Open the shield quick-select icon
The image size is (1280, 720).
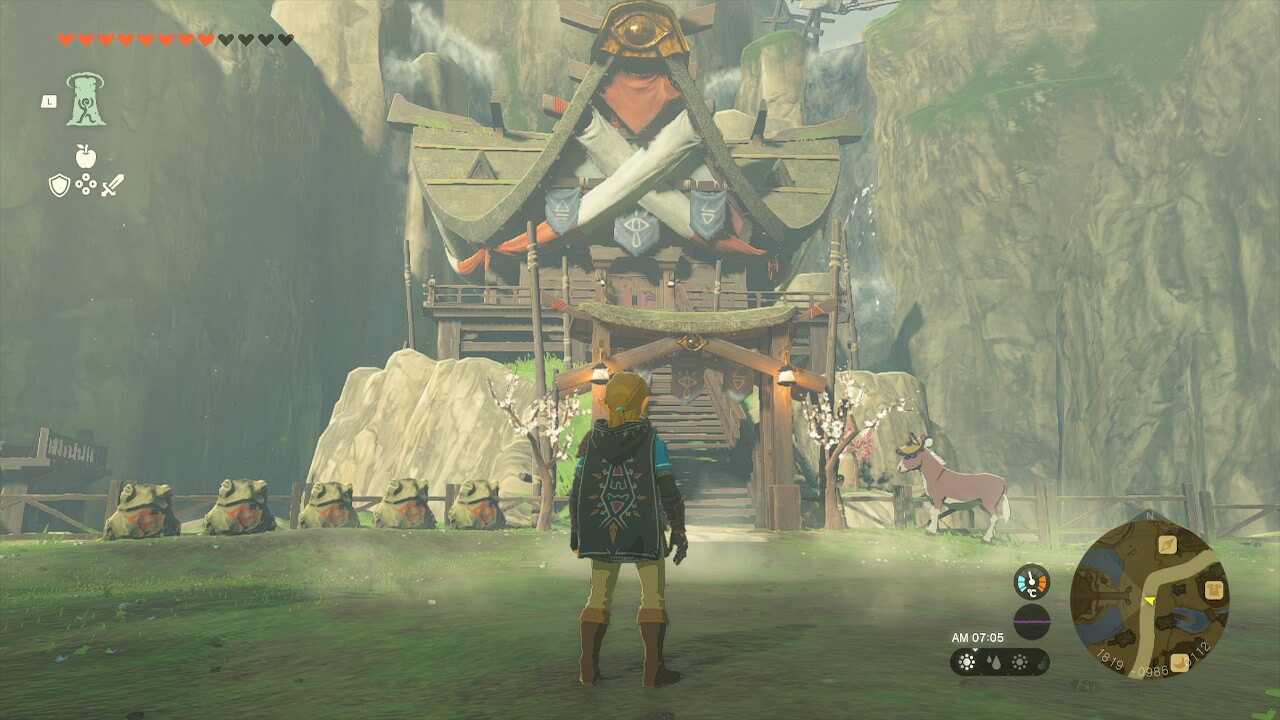59,185
